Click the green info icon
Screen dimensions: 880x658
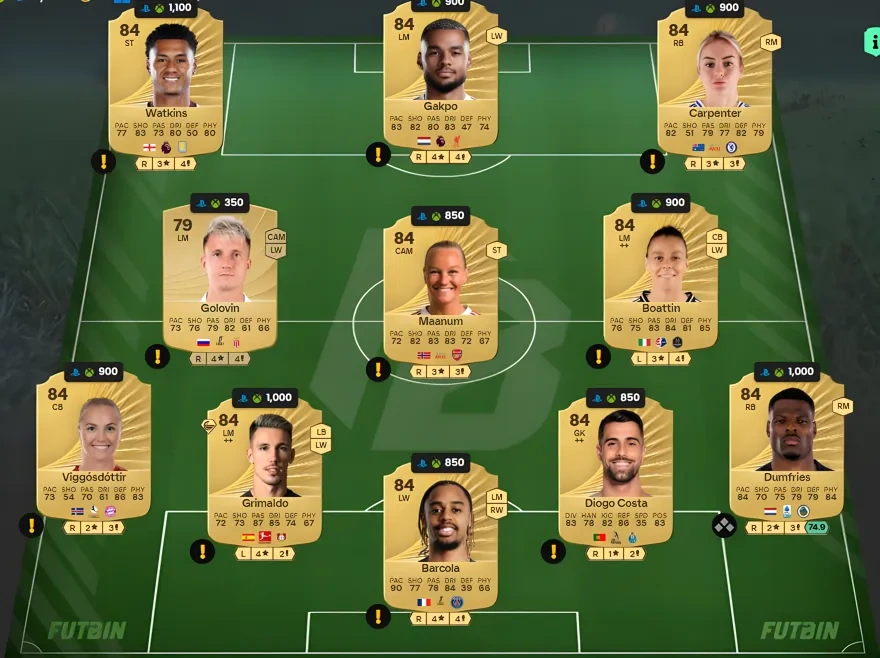(871, 42)
